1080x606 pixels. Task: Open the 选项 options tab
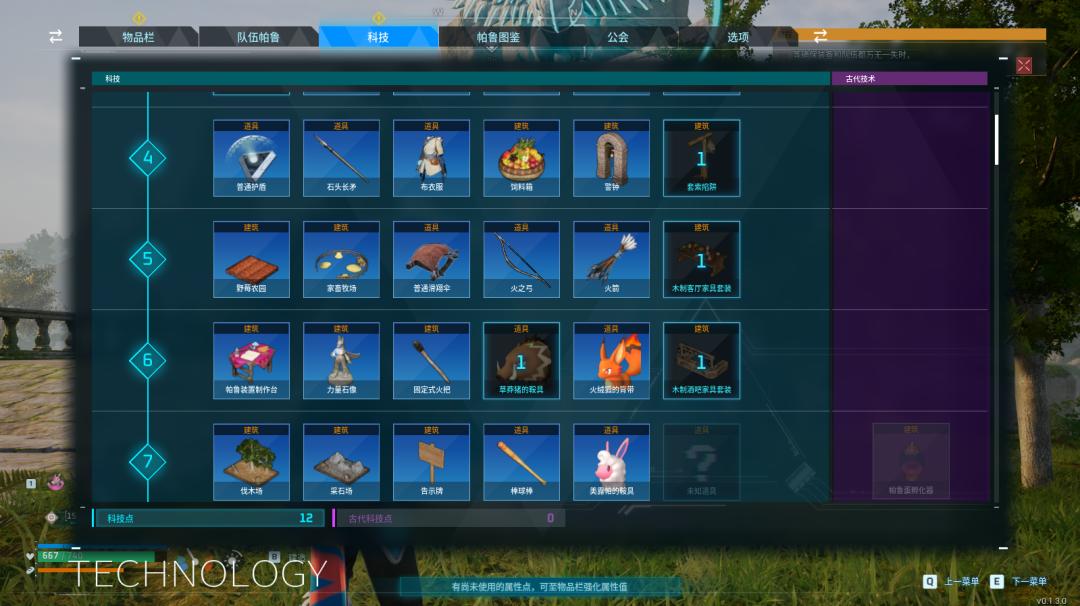pos(738,37)
